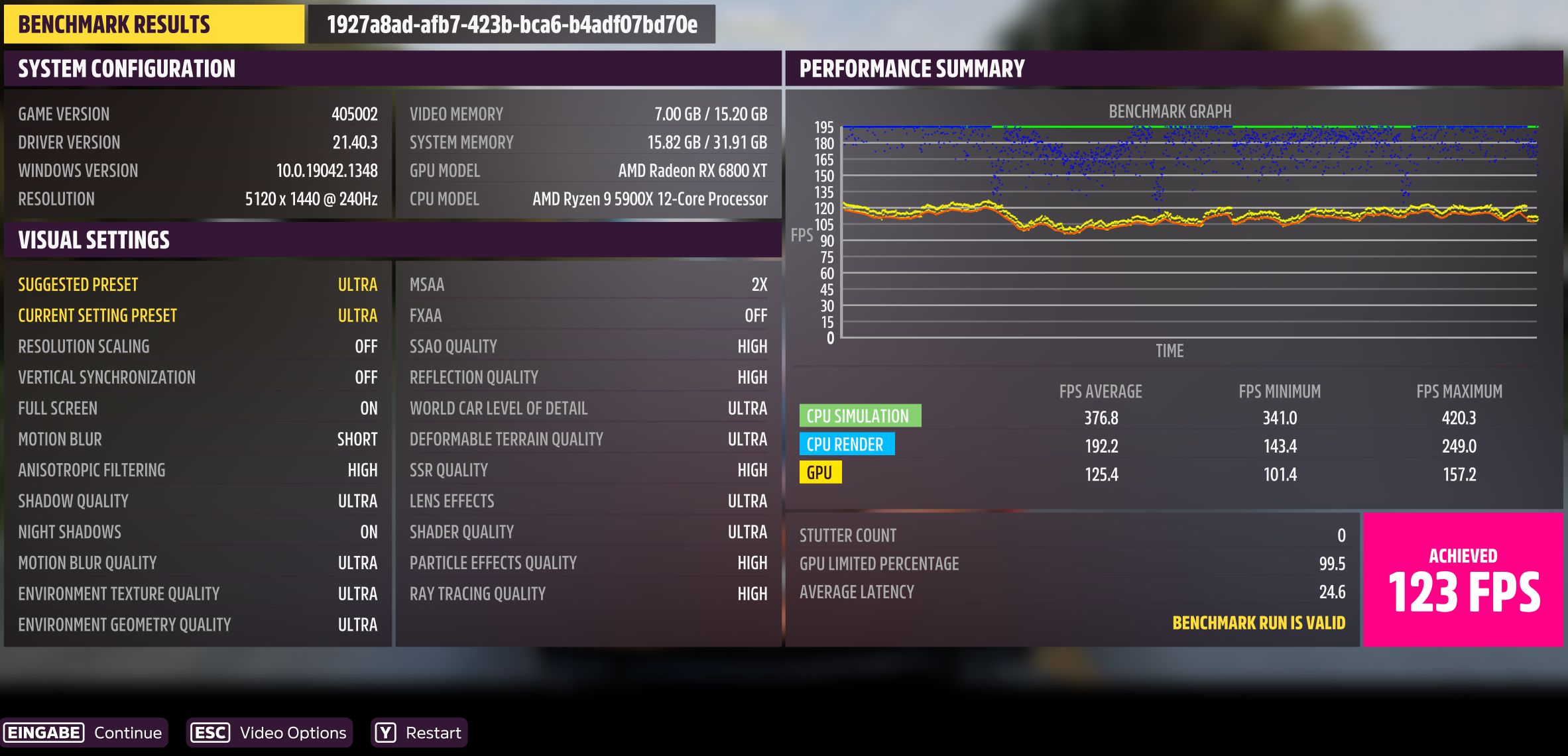This screenshot has height=756, width=1568.
Task: Click the EINGABE key icon at bottom
Action: [x=43, y=733]
